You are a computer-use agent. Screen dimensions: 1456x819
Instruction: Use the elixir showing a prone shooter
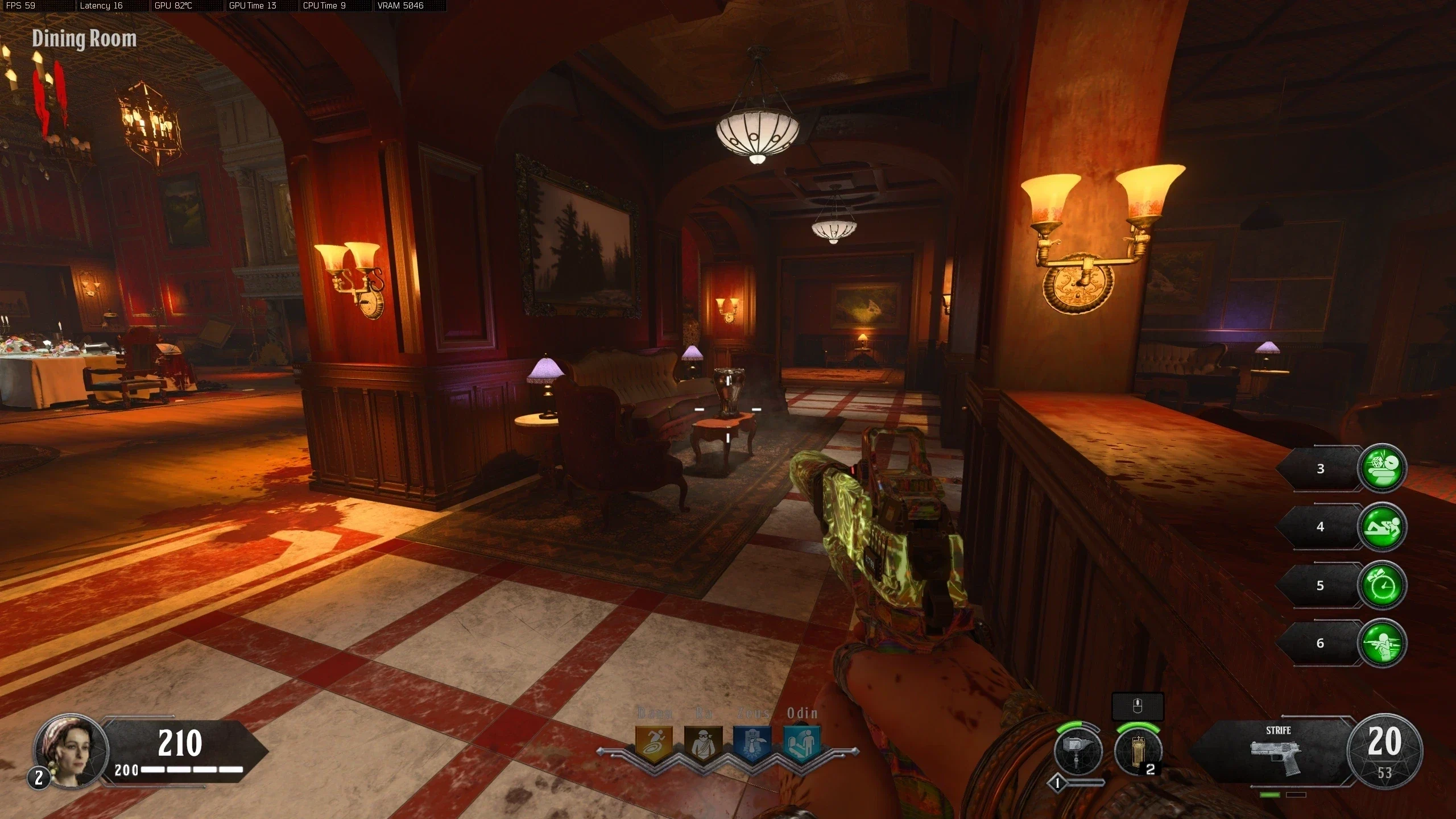pyautogui.click(x=1381, y=527)
